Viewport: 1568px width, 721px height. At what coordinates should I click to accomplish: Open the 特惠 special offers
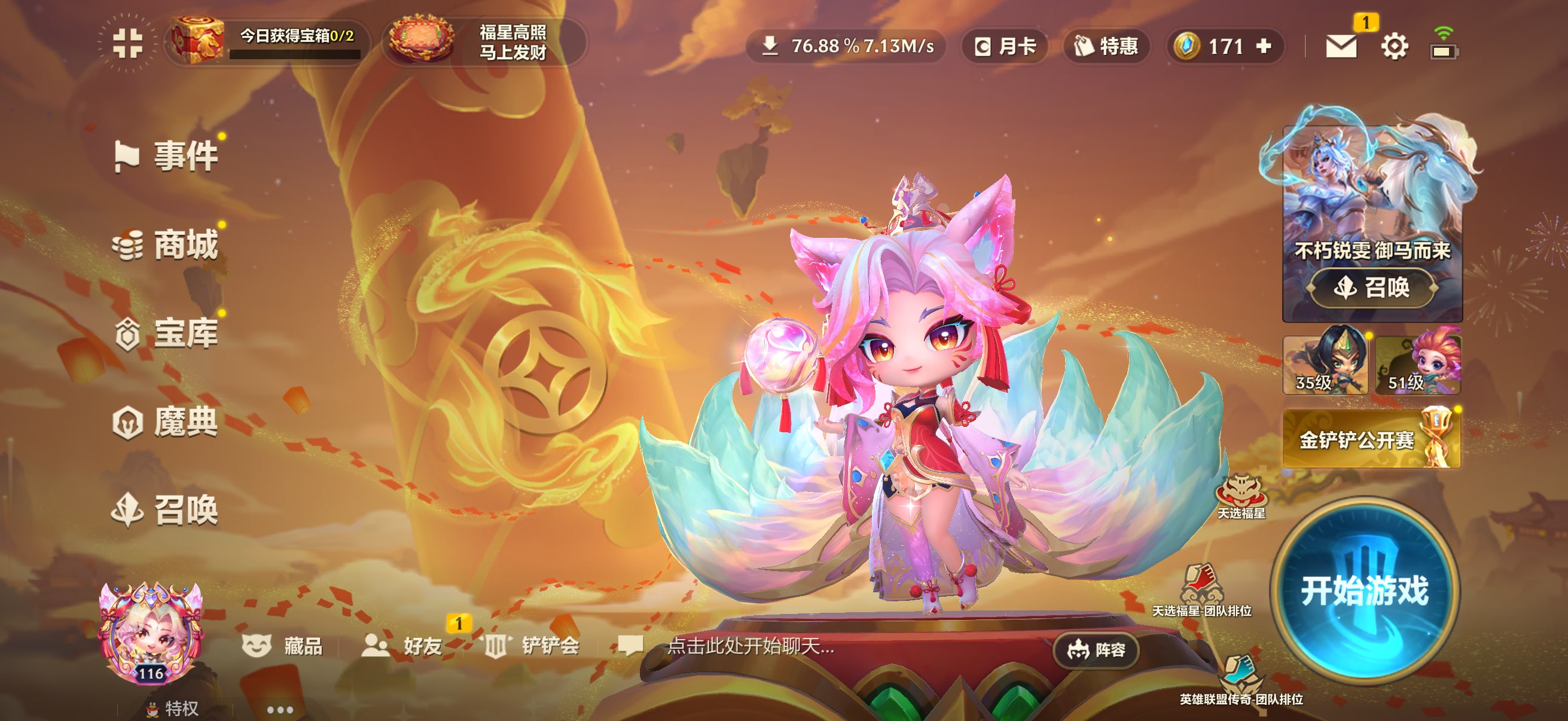pos(1106,46)
